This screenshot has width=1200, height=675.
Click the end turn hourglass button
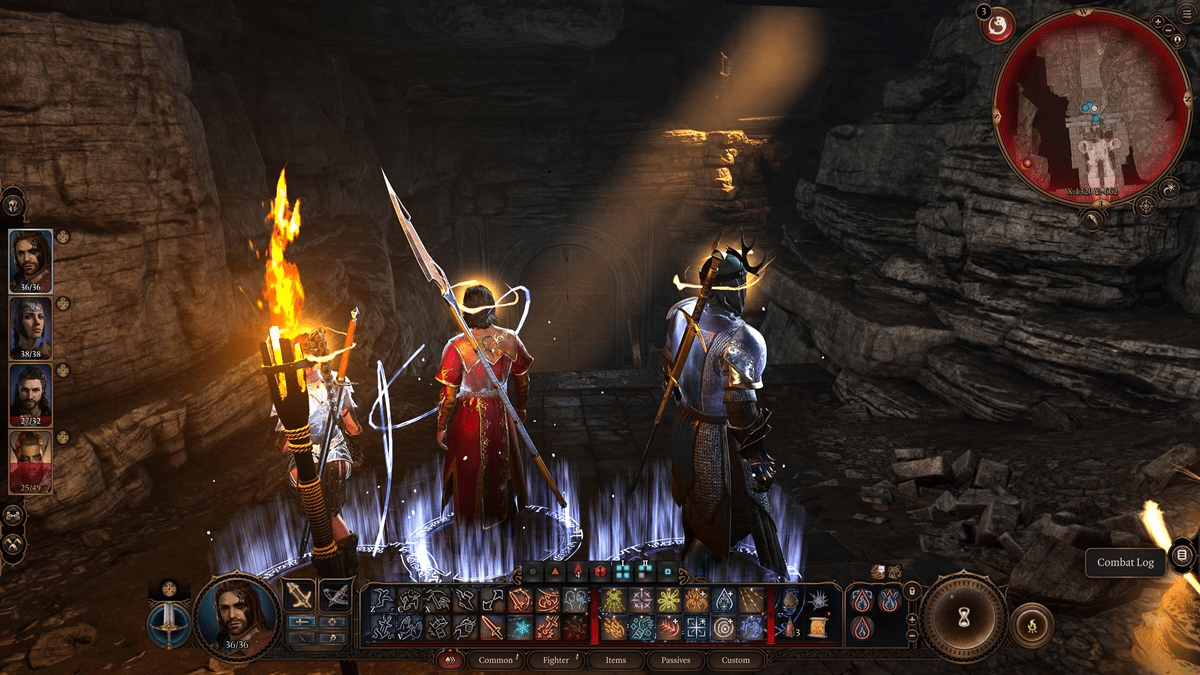tap(963, 617)
